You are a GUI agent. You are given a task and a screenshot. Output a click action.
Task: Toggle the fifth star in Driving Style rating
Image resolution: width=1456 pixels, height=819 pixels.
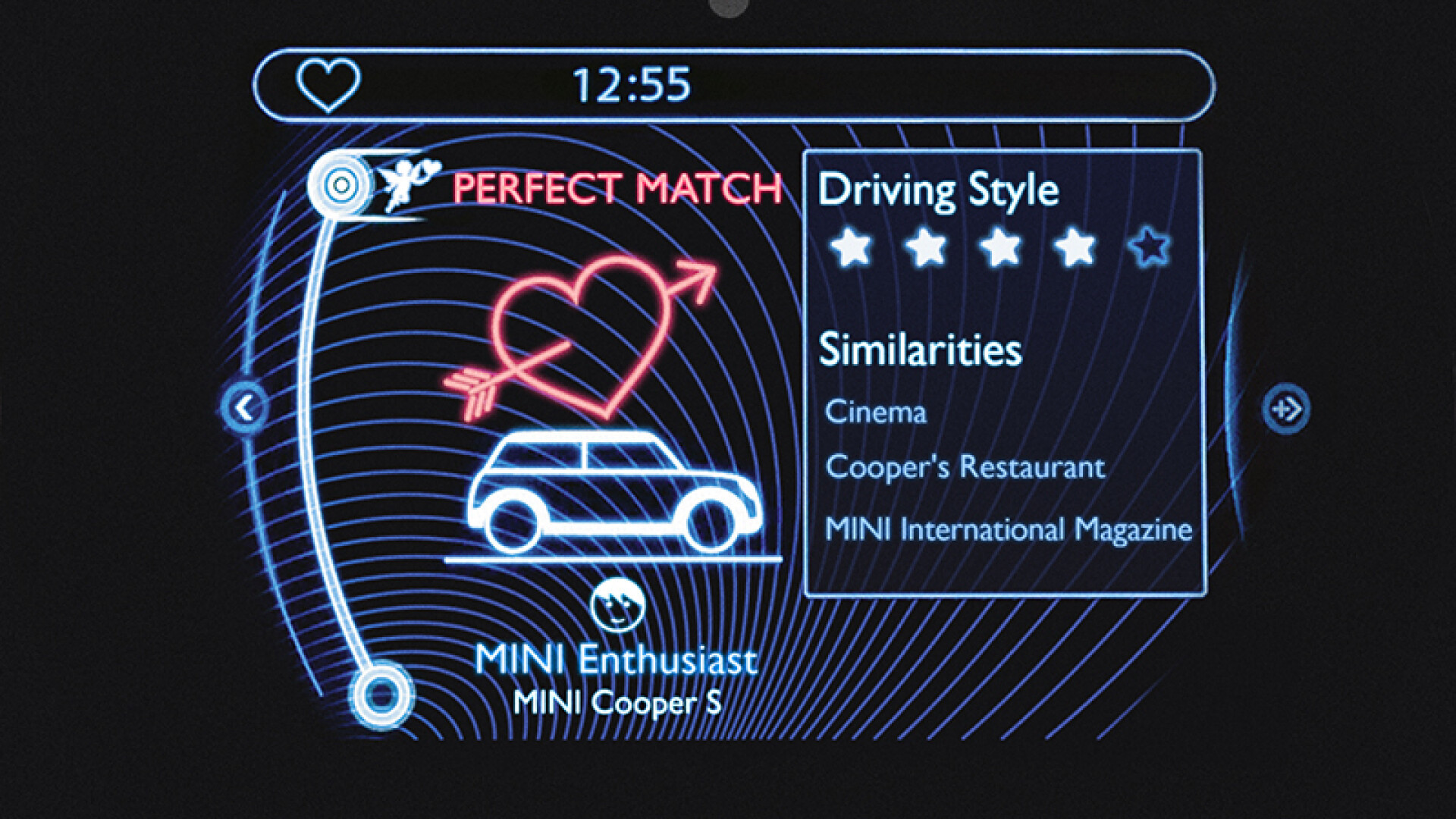pyautogui.click(x=1150, y=247)
